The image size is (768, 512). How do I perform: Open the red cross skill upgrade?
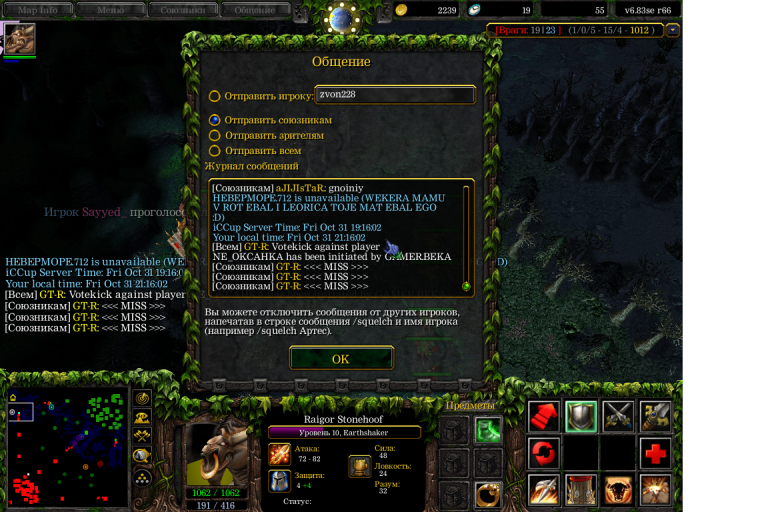(656, 454)
